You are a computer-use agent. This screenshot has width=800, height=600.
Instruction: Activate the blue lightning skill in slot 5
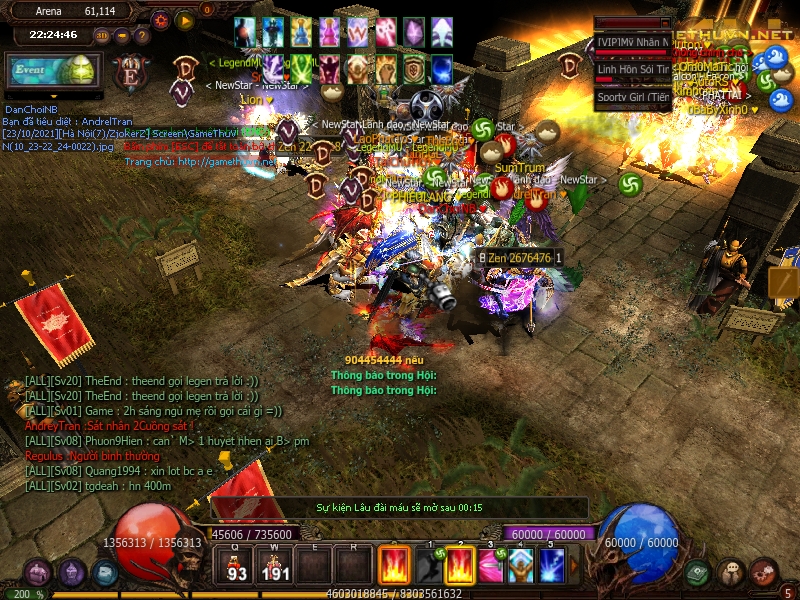(x=553, y=566)
